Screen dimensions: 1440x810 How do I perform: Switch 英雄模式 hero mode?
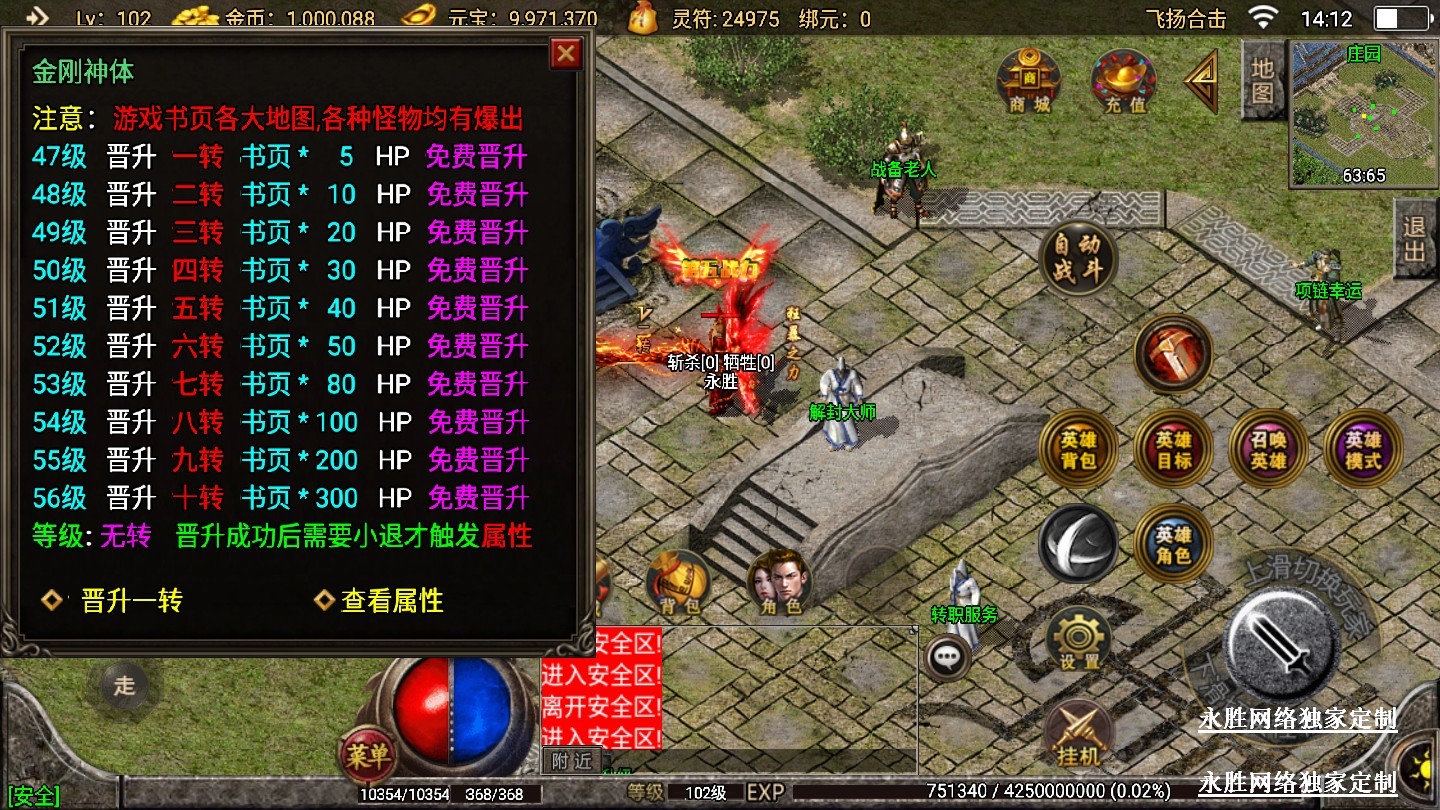coord(1363,450)
